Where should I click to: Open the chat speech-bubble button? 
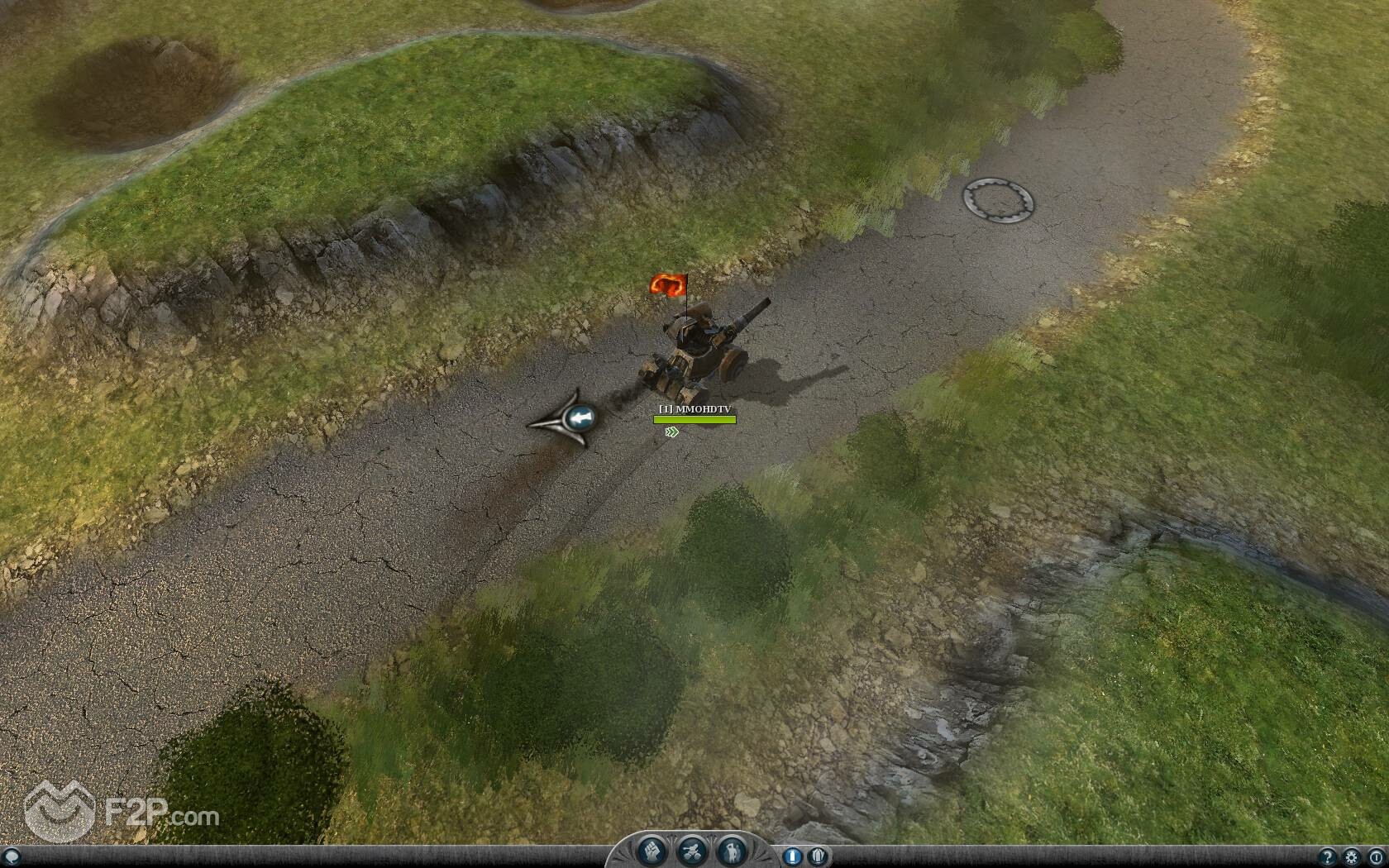tap(11, 856)
